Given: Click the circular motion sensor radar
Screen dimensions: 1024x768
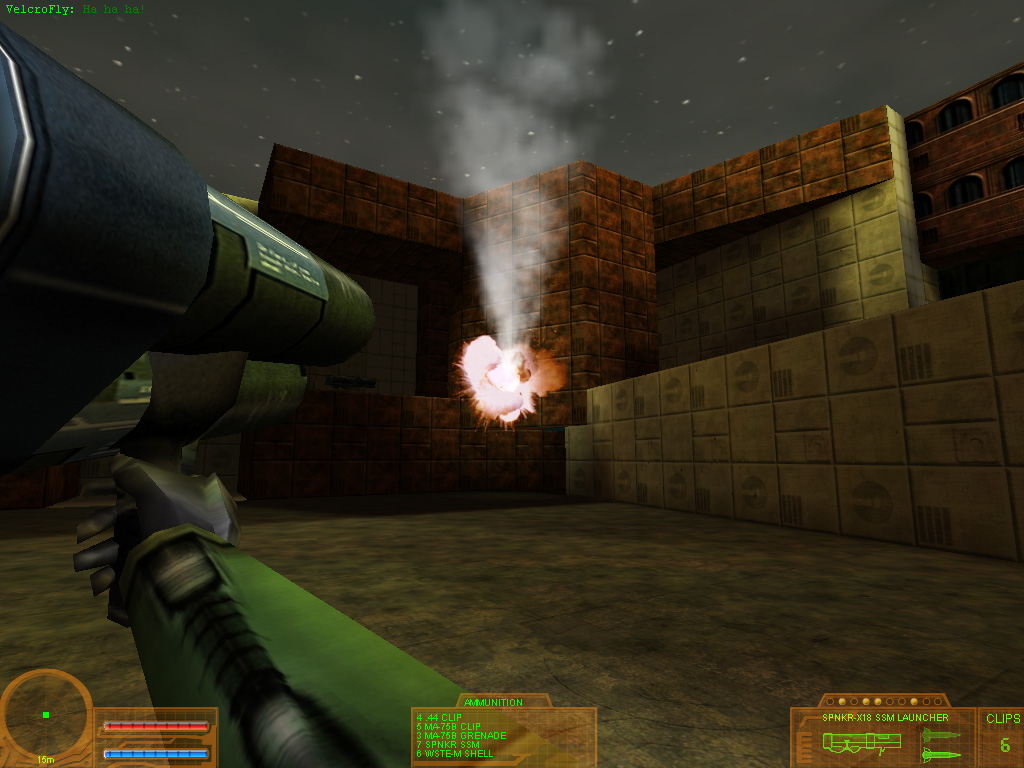Looking at the screenshot, I should point(46,714).
